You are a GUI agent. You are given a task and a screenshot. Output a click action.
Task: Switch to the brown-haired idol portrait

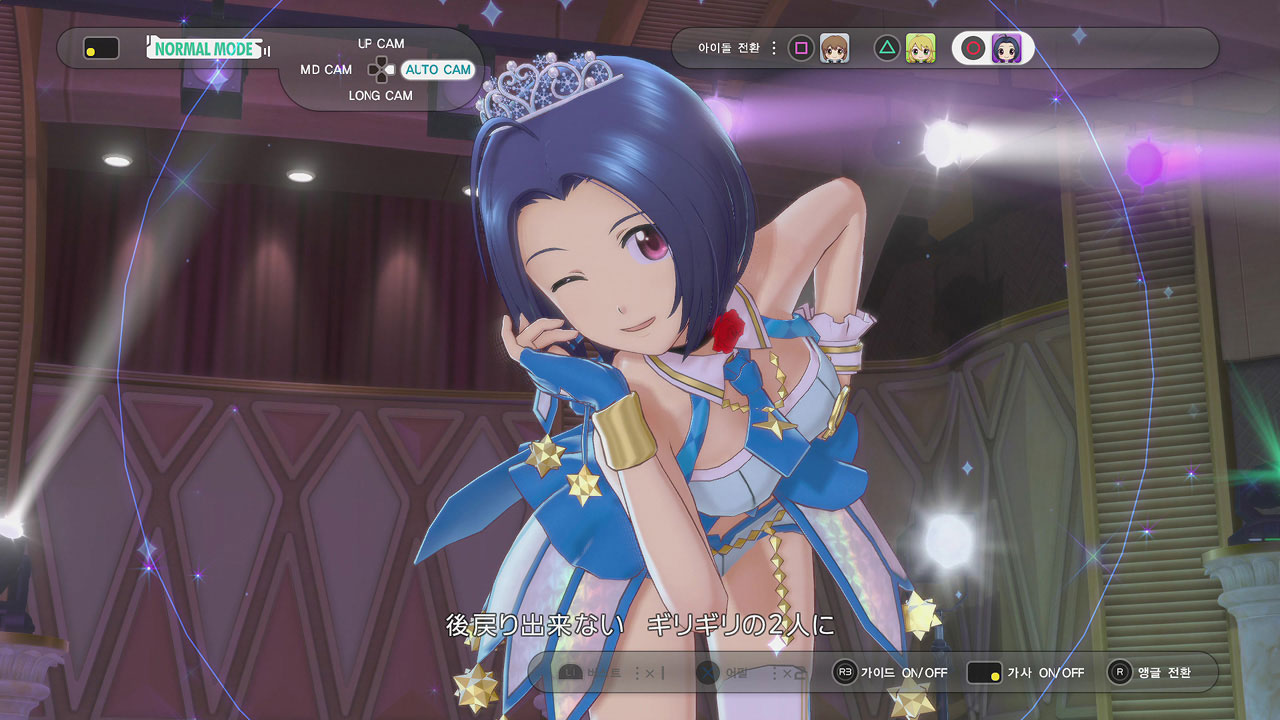[834, 48]
